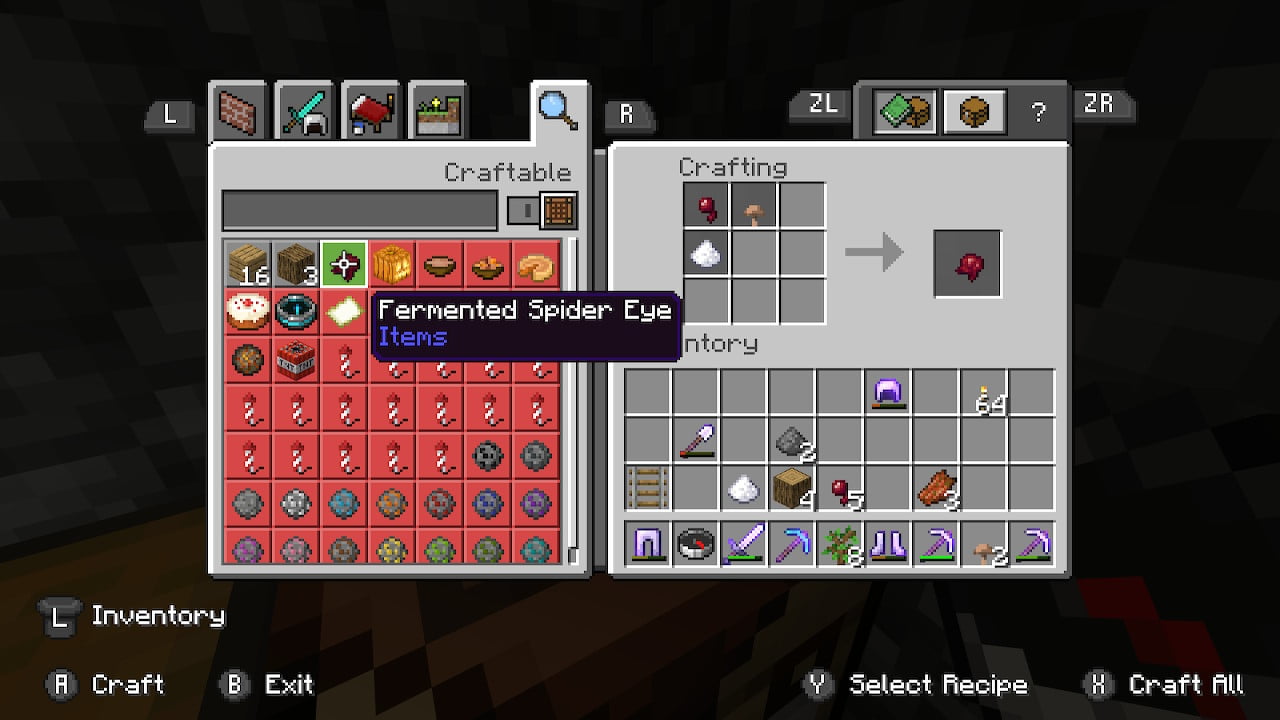
Task: Click the search recipes input field
Action: [x=360, y=210]
